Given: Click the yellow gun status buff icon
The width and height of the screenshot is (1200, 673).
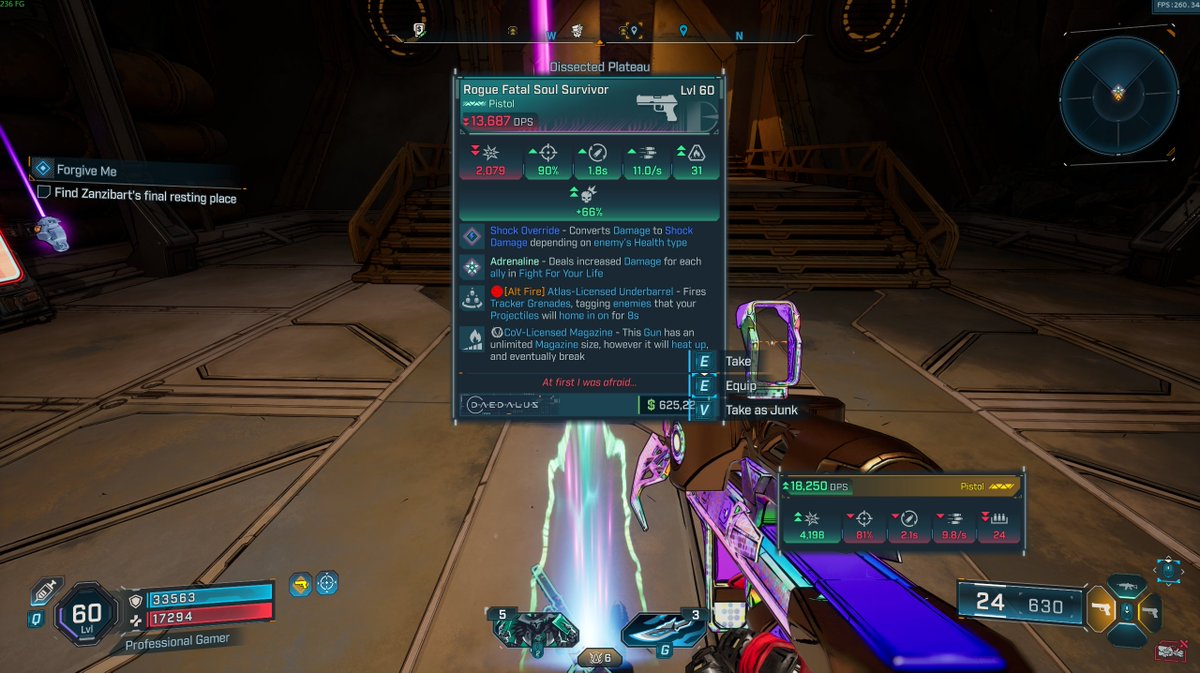Looking at the screenshot, I should [x=298, y=584].
